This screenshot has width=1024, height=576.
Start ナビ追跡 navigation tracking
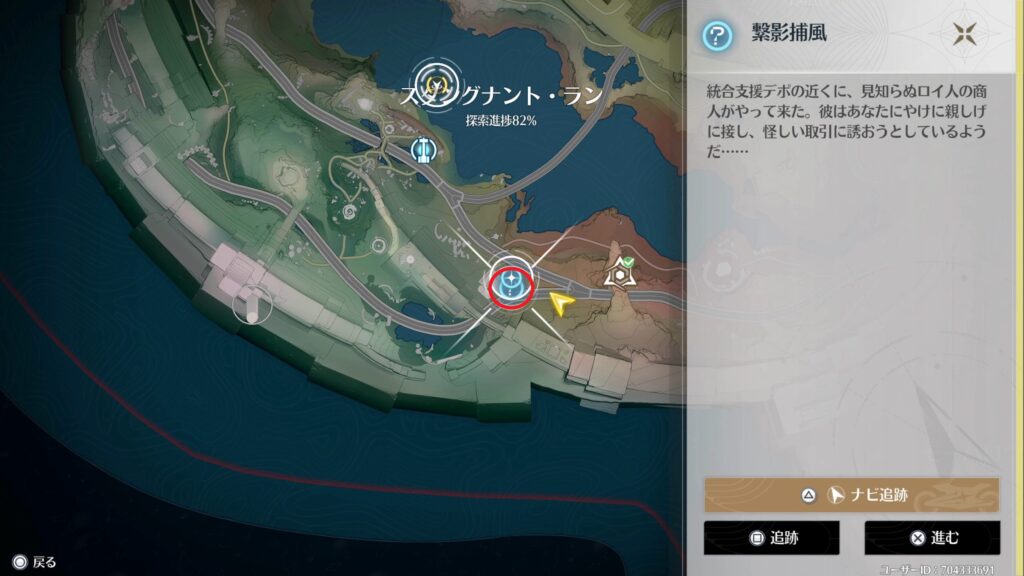pos(851,495)
